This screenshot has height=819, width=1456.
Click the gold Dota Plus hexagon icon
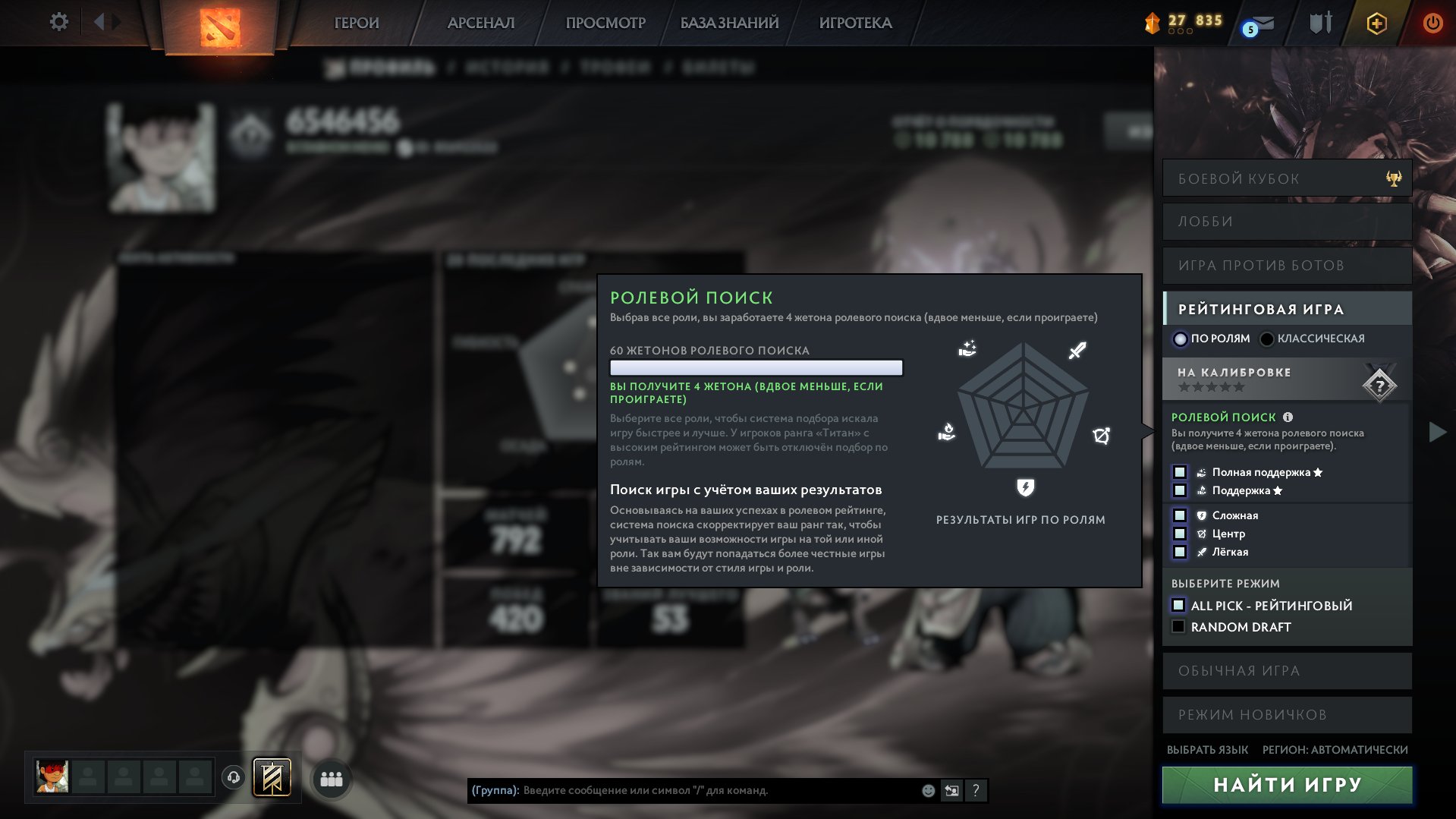tap(1376, 23)
